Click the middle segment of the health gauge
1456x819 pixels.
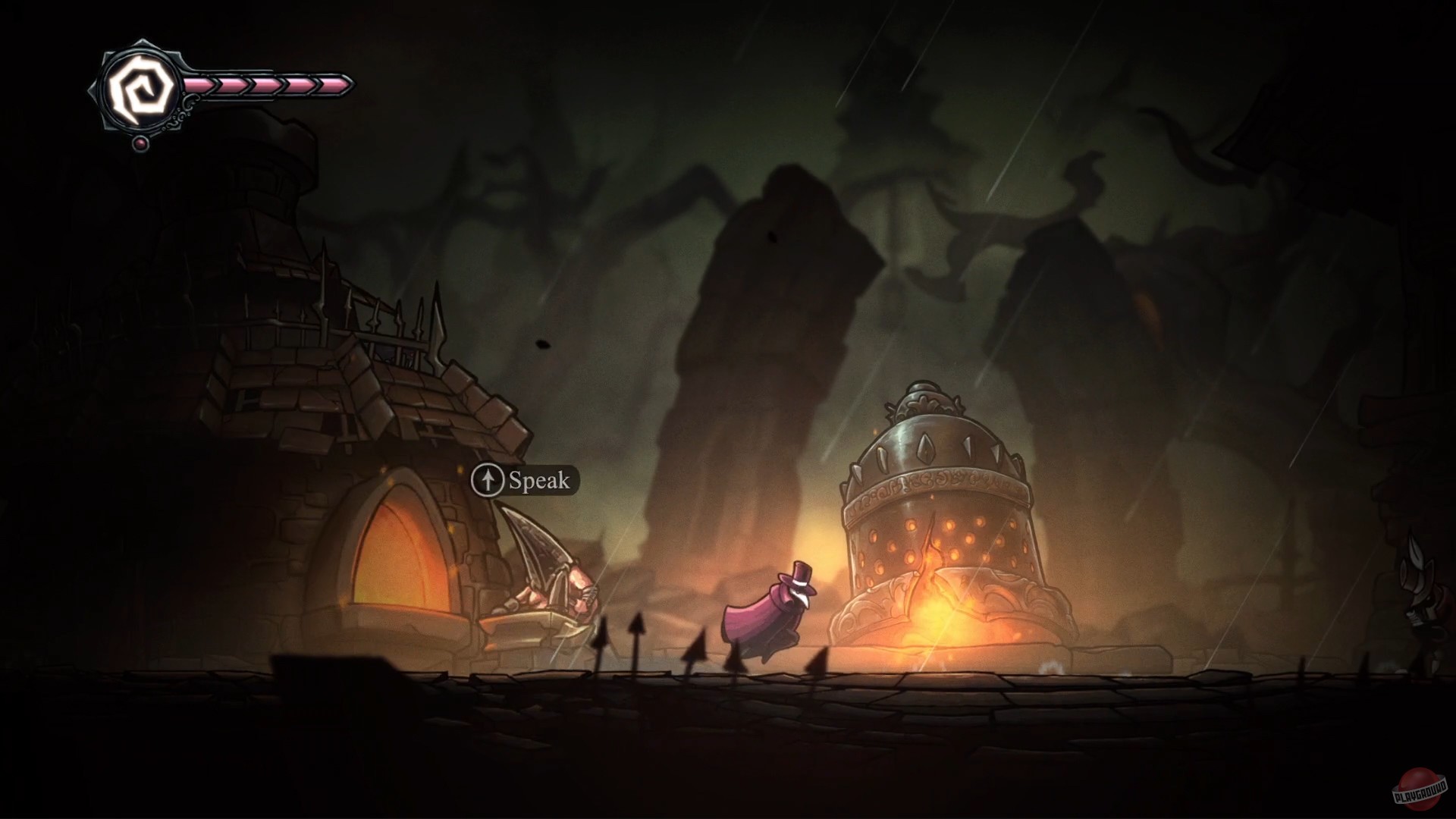[x=265, y=86]
